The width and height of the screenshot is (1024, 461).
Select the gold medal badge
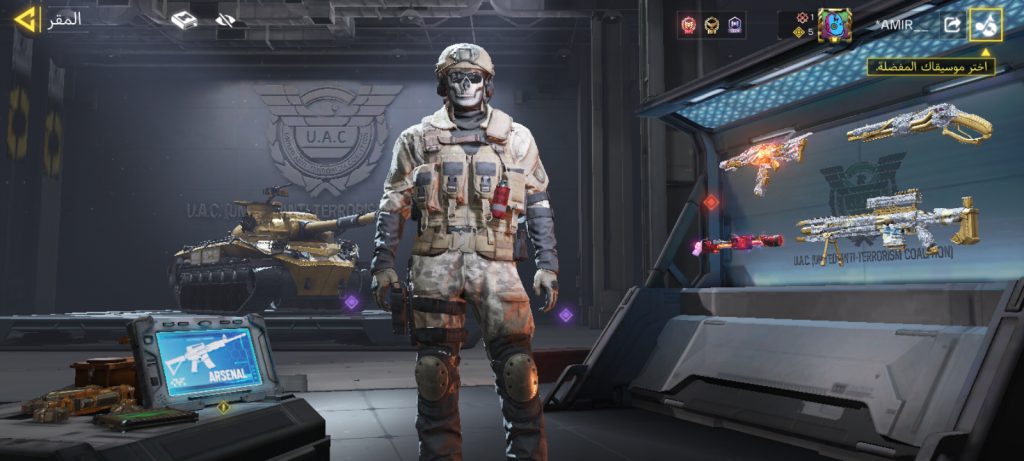point(711,25)
